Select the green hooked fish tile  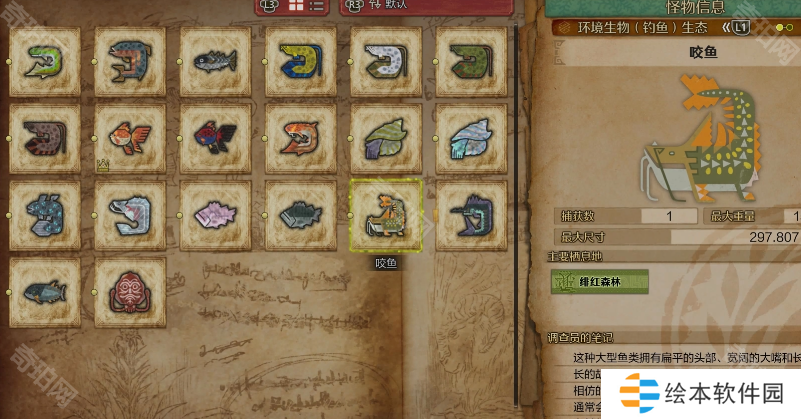click(x=45, y=62)
